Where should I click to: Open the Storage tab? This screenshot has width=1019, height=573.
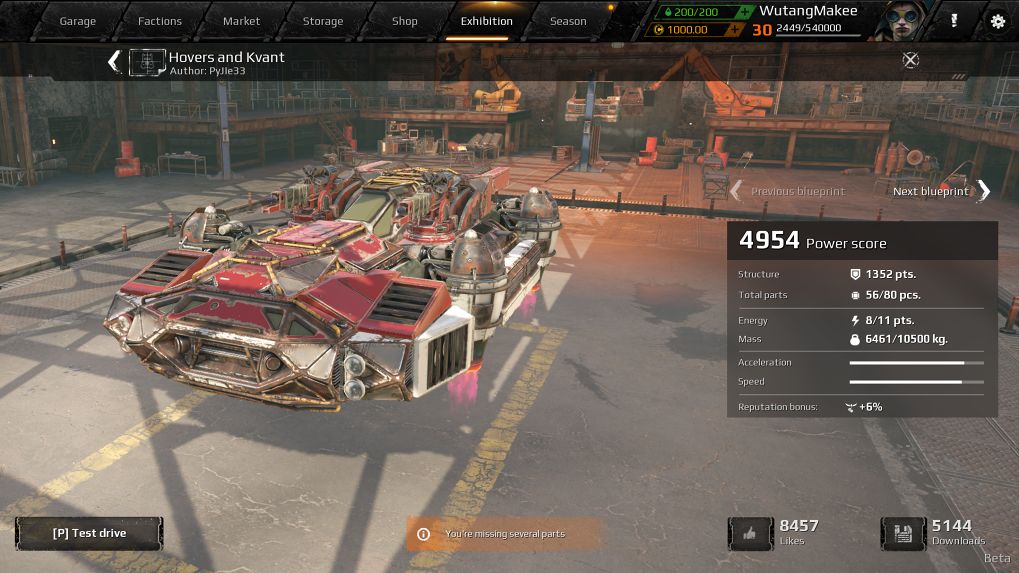322,21
